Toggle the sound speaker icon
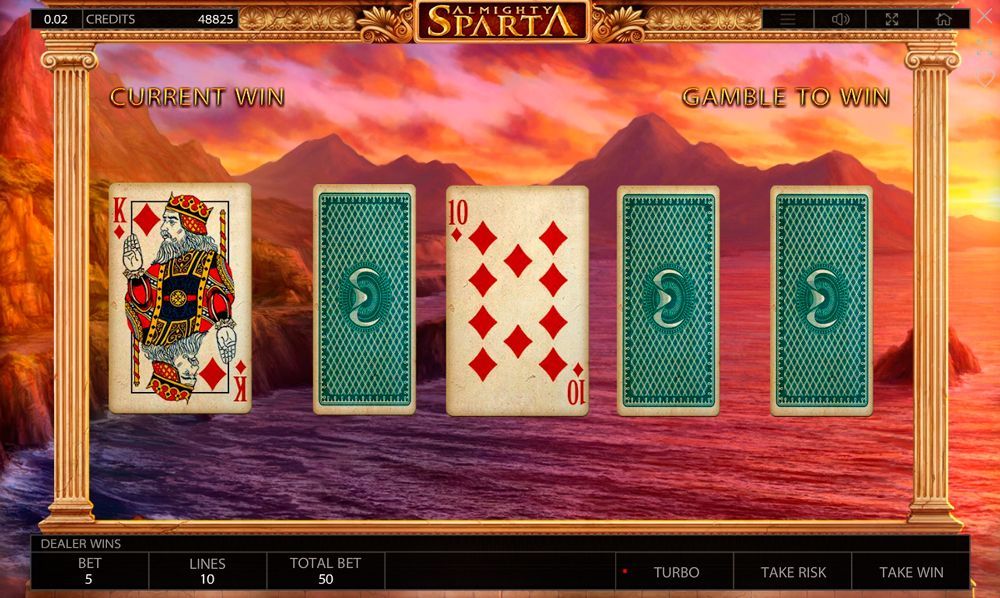The image size is (1000, 598). [840, 19]
